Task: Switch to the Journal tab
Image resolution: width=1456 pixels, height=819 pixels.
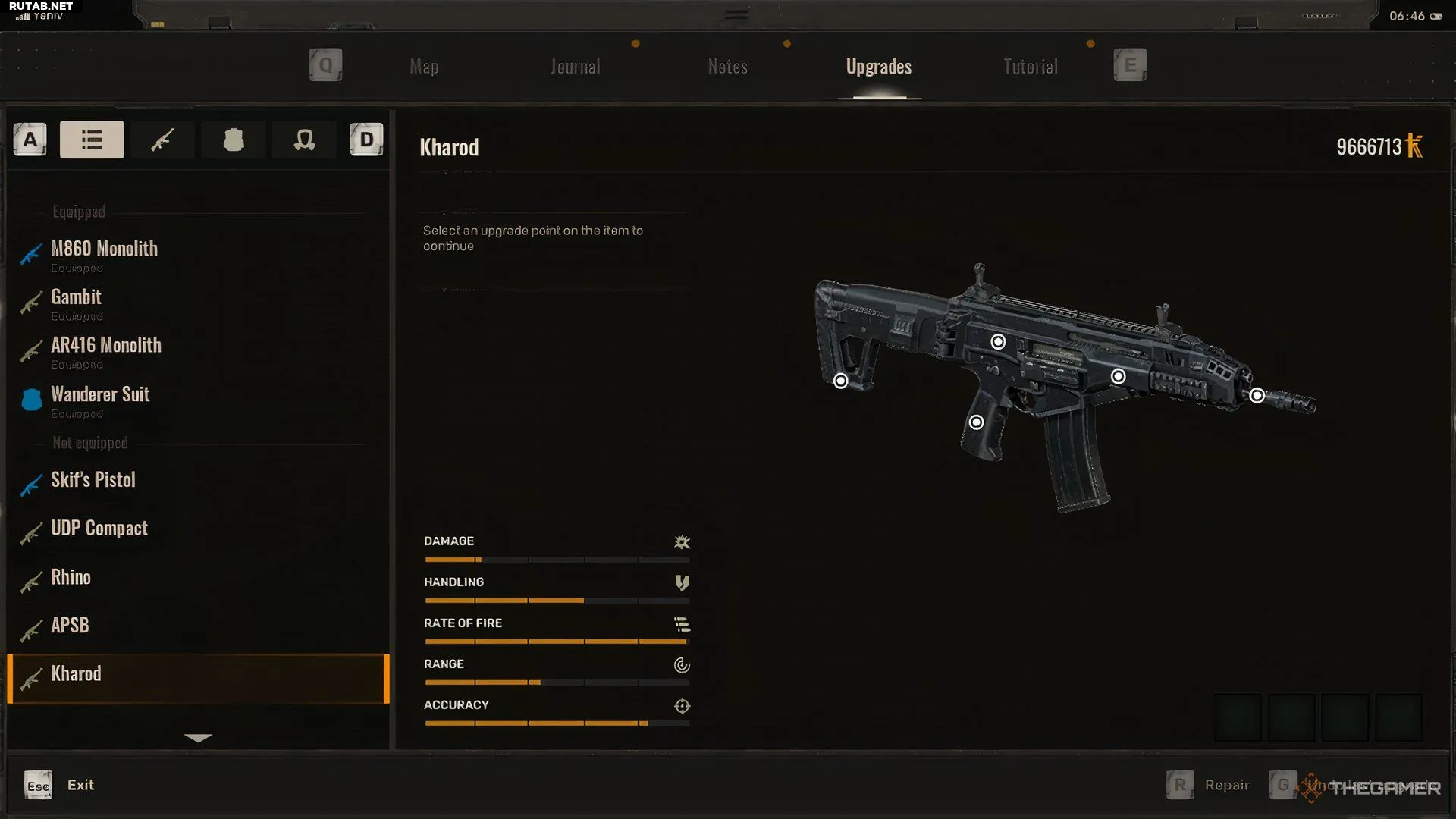Action: [576, 67]
